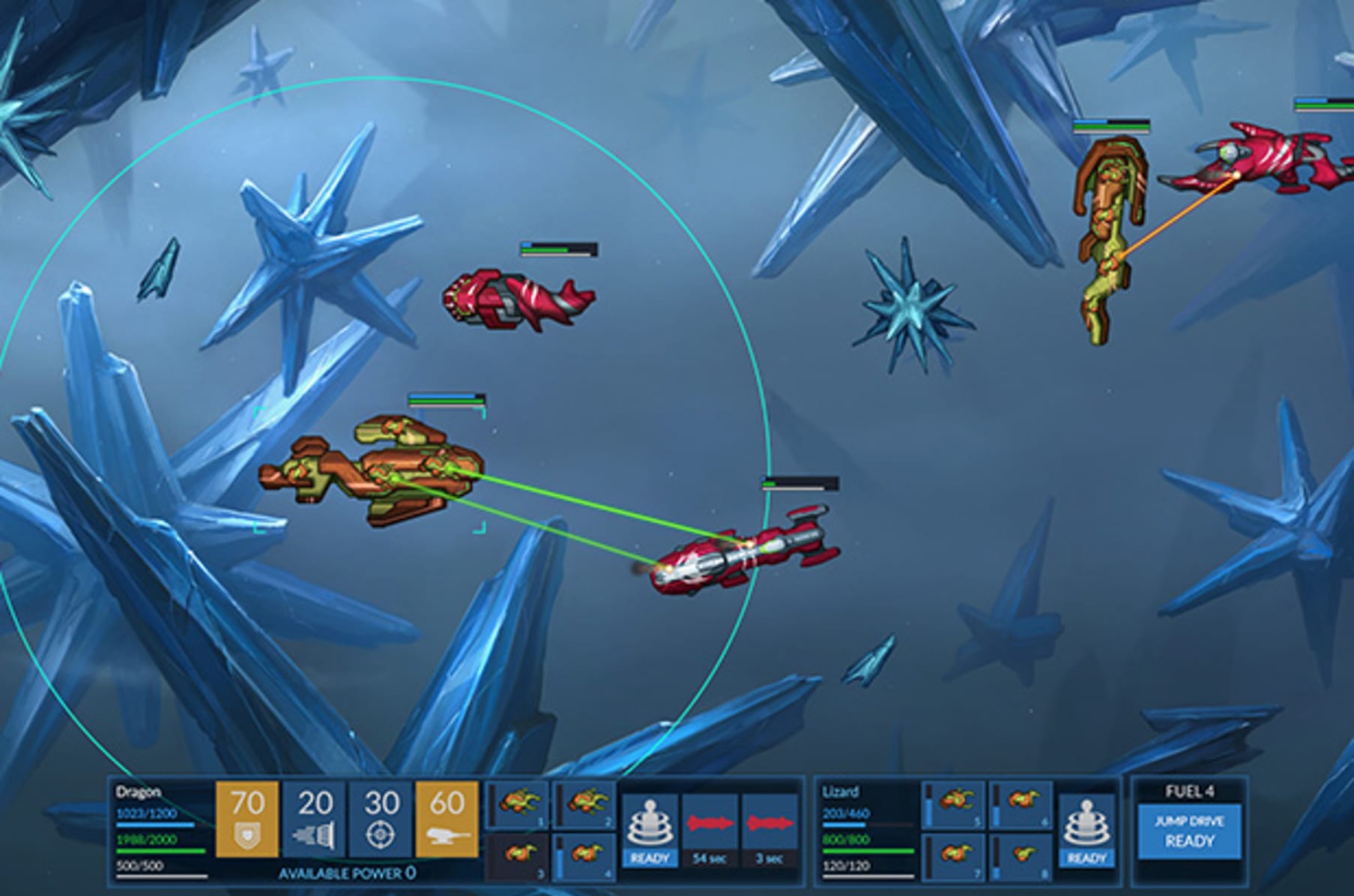Select the shield power tile showing 70

[247, 819]
